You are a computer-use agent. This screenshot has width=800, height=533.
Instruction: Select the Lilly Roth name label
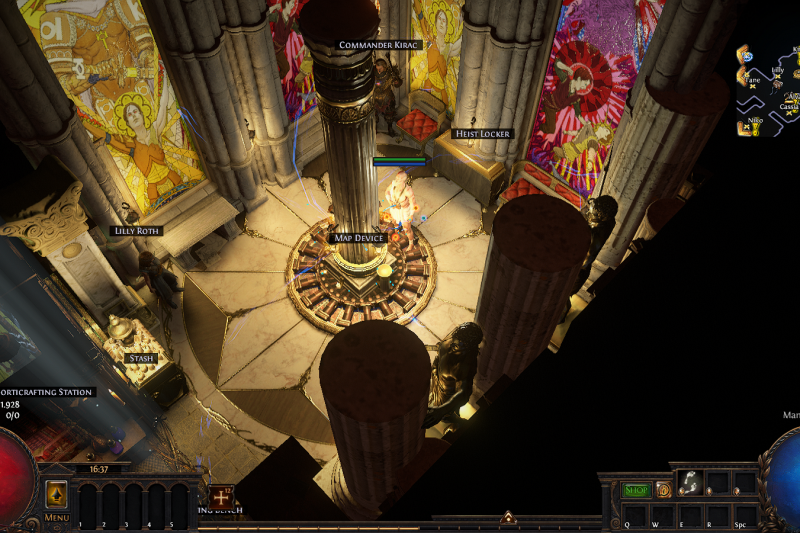tap(136, 231)
